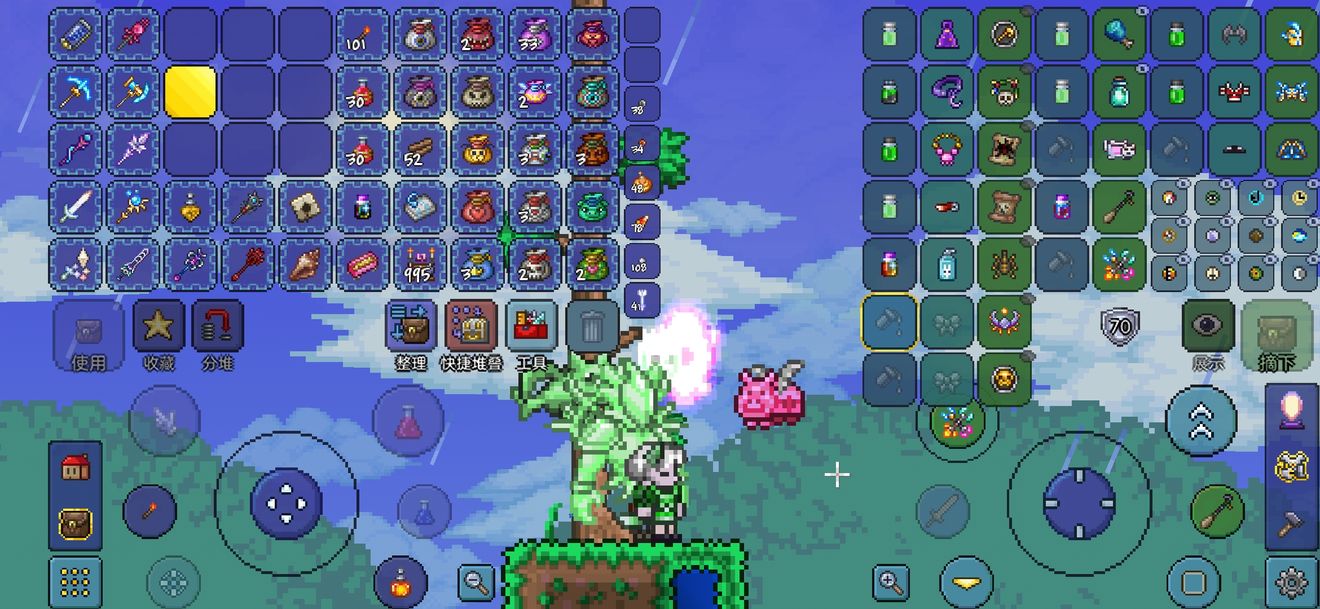Zoom in with the plus magnifier
1320x609 pixels.
click(889, 581)
